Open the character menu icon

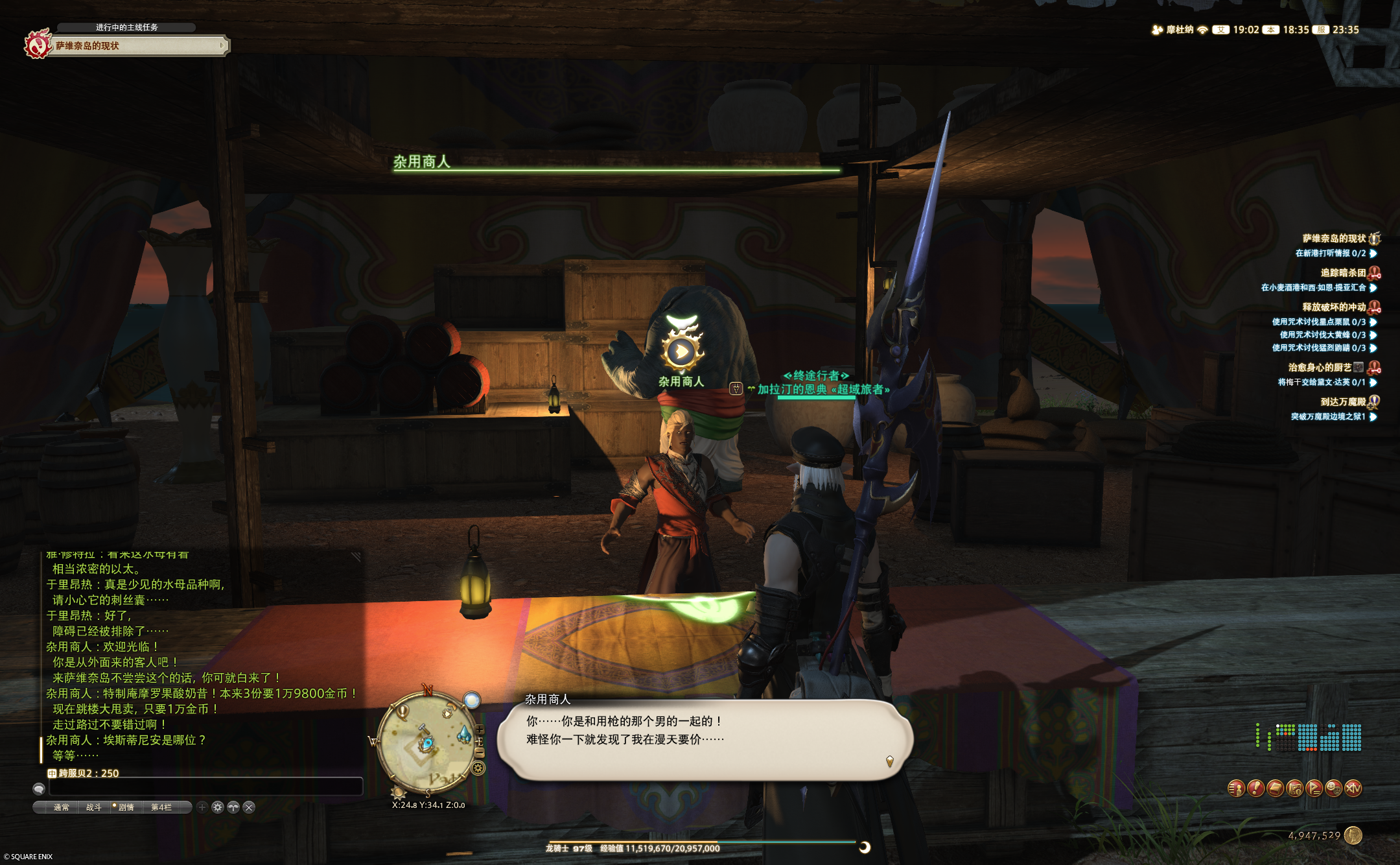[1237, 788]
